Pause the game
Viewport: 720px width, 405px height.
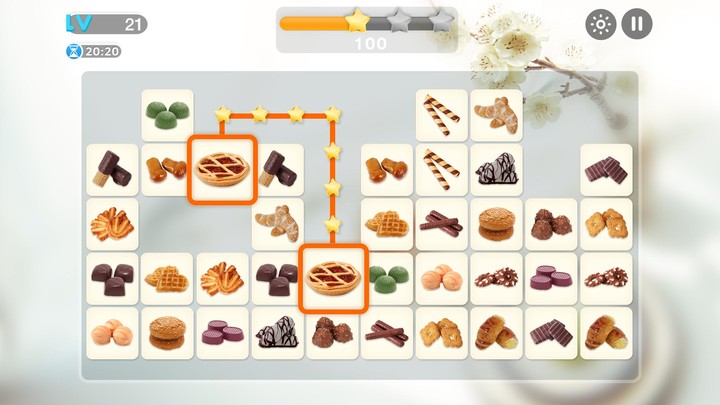(x=637, y=24)
